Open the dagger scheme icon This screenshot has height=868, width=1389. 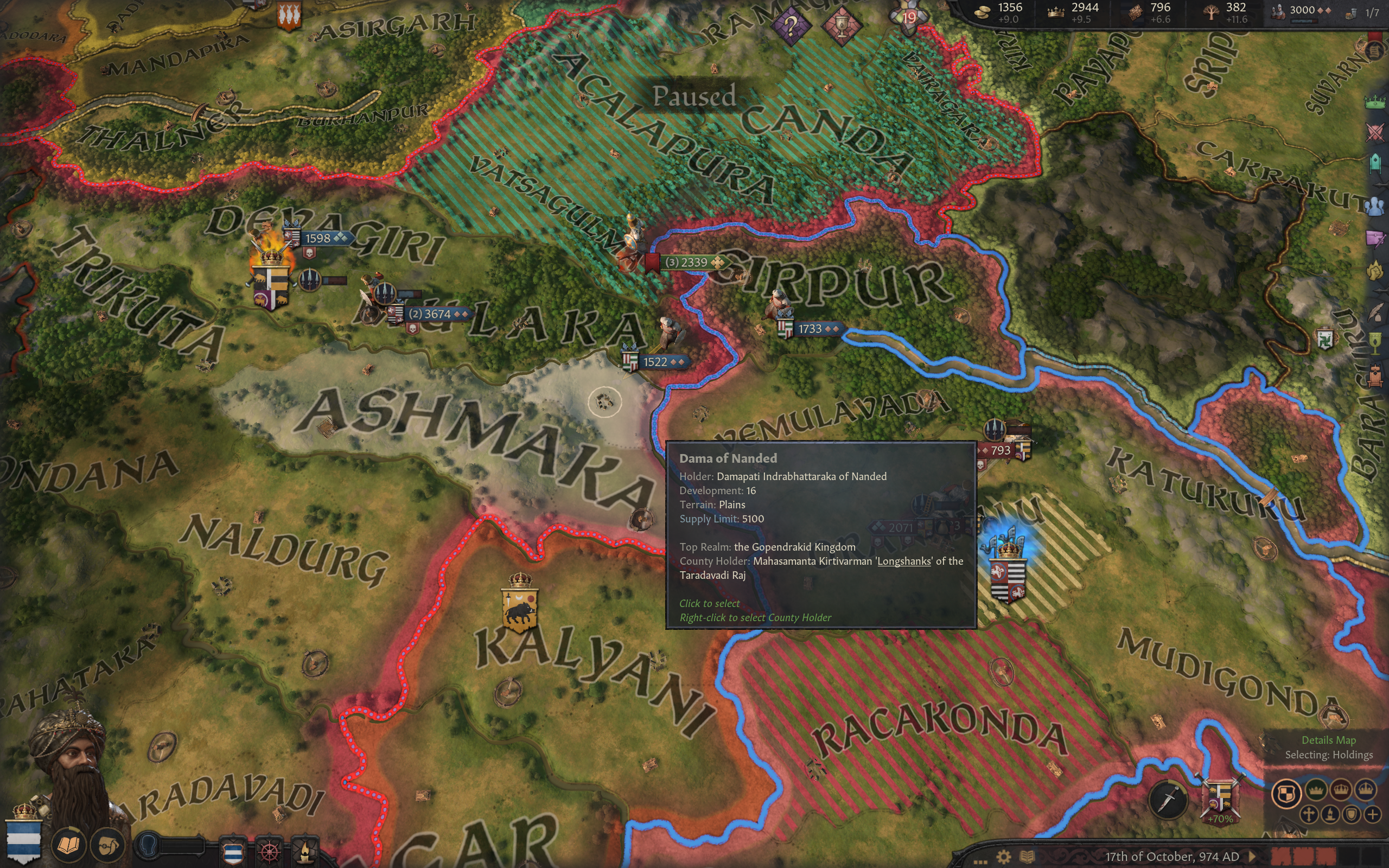(1168, 799)
